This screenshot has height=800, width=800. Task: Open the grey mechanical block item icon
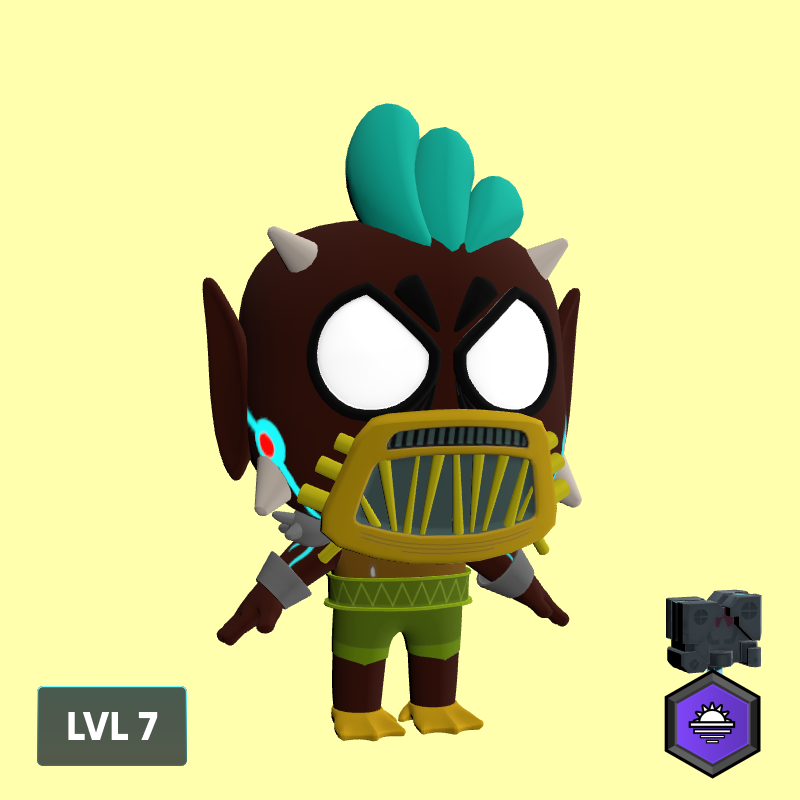713,630
